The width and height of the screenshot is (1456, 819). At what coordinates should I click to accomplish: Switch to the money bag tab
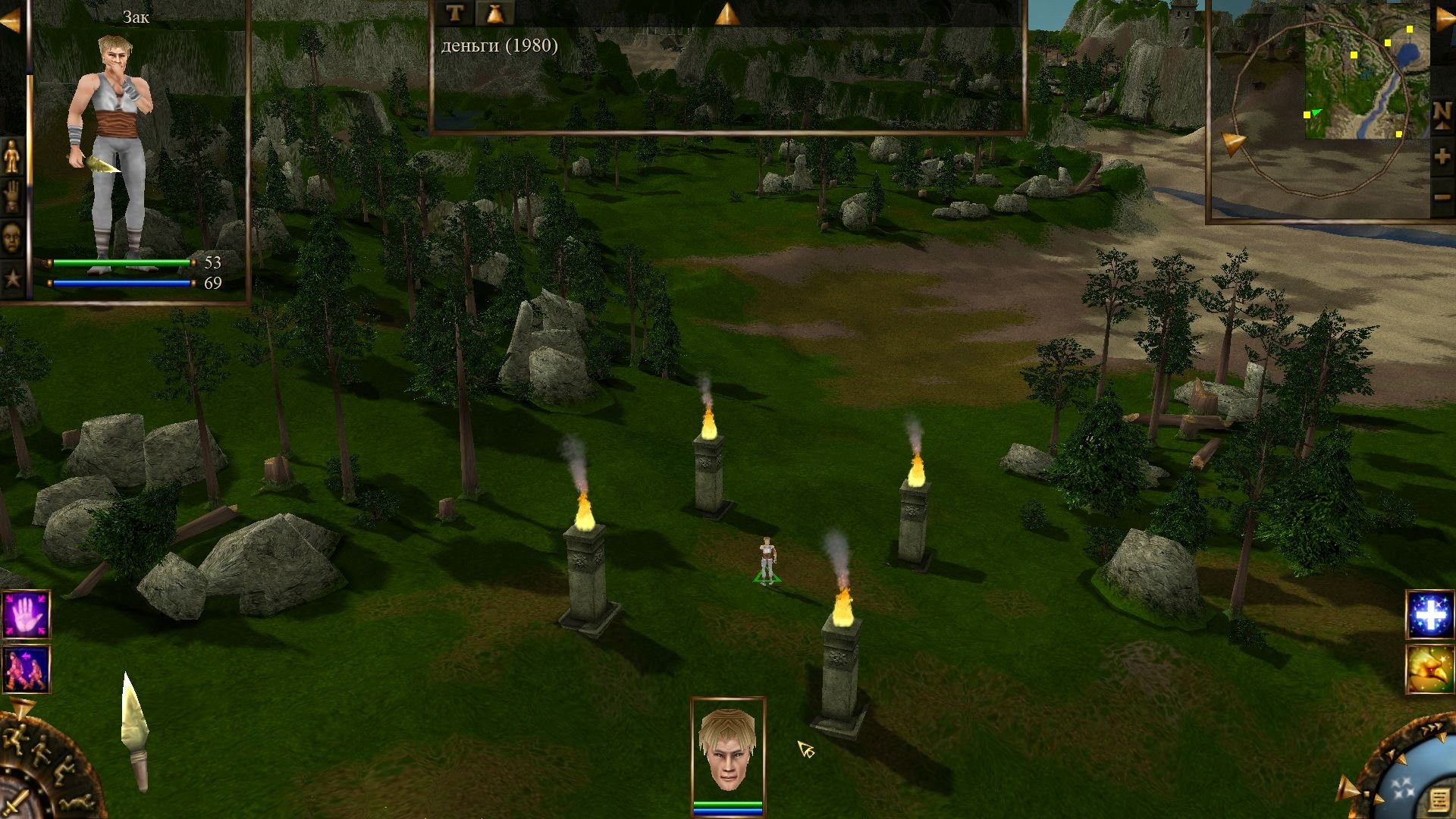[x=495, y=13]
